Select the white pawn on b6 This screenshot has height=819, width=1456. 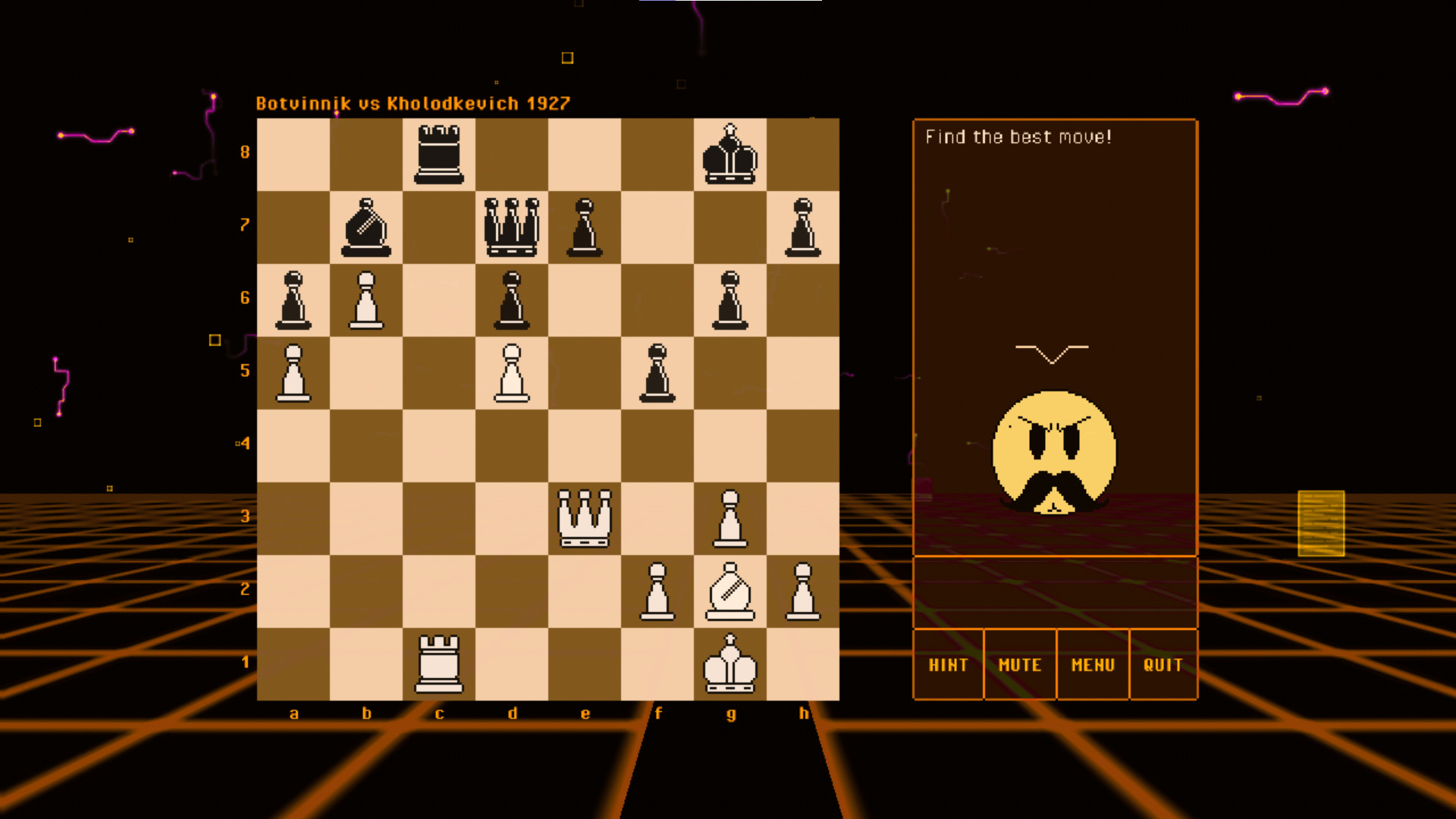pyautogui.click(x=367, y=299)
